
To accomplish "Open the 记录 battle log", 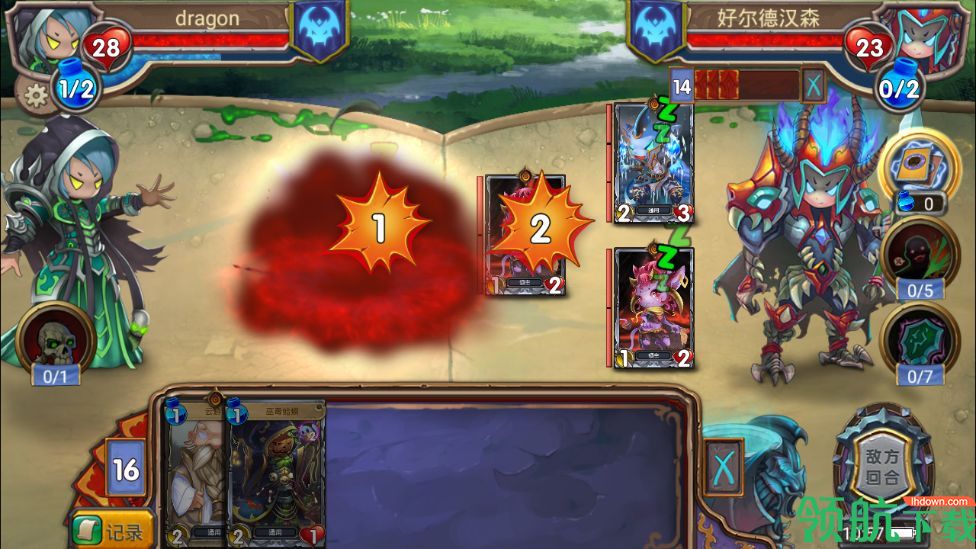I will pyautogui.click(x=113, y=529).
